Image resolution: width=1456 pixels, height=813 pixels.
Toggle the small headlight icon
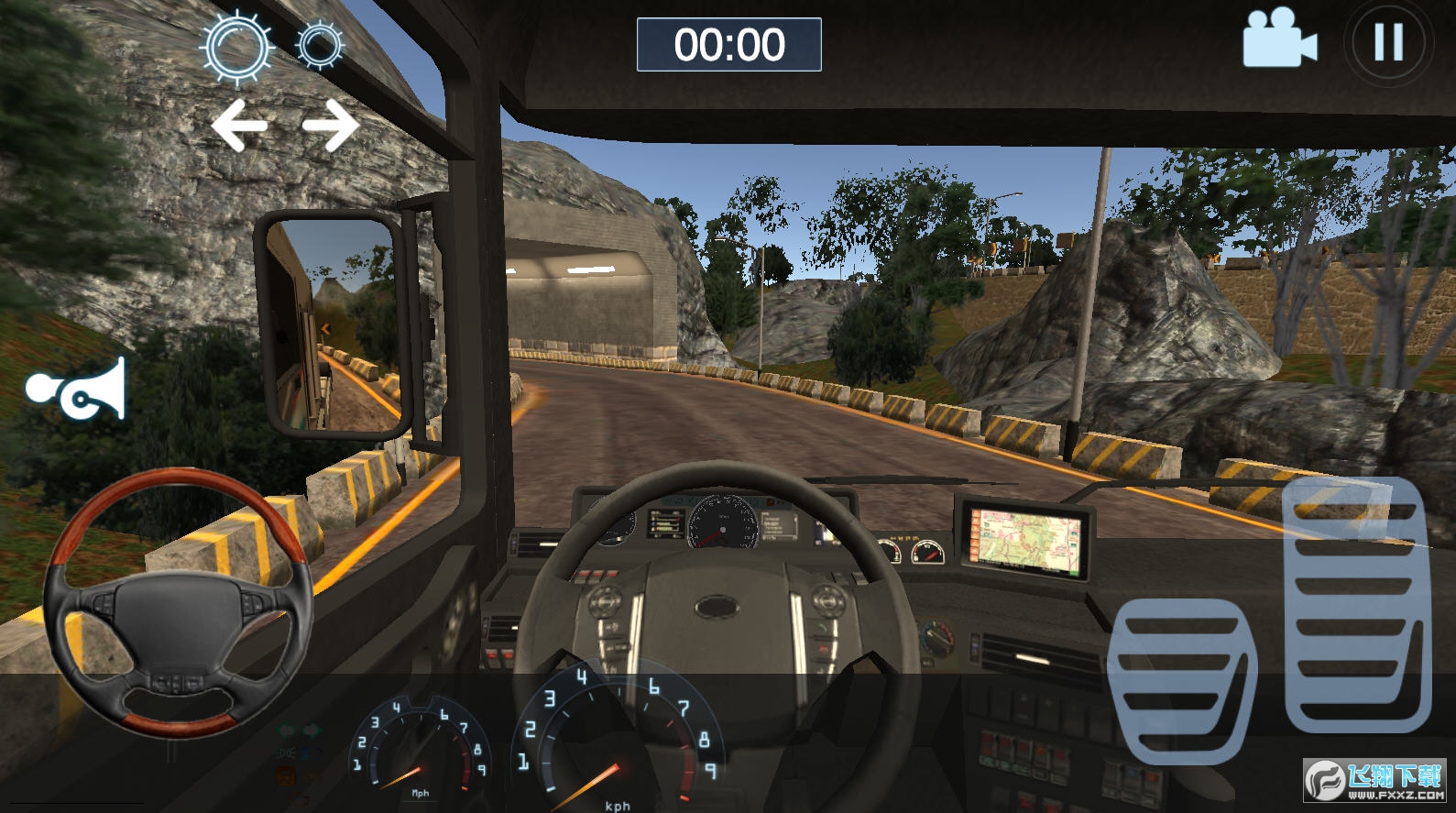(x=320, y=45)
